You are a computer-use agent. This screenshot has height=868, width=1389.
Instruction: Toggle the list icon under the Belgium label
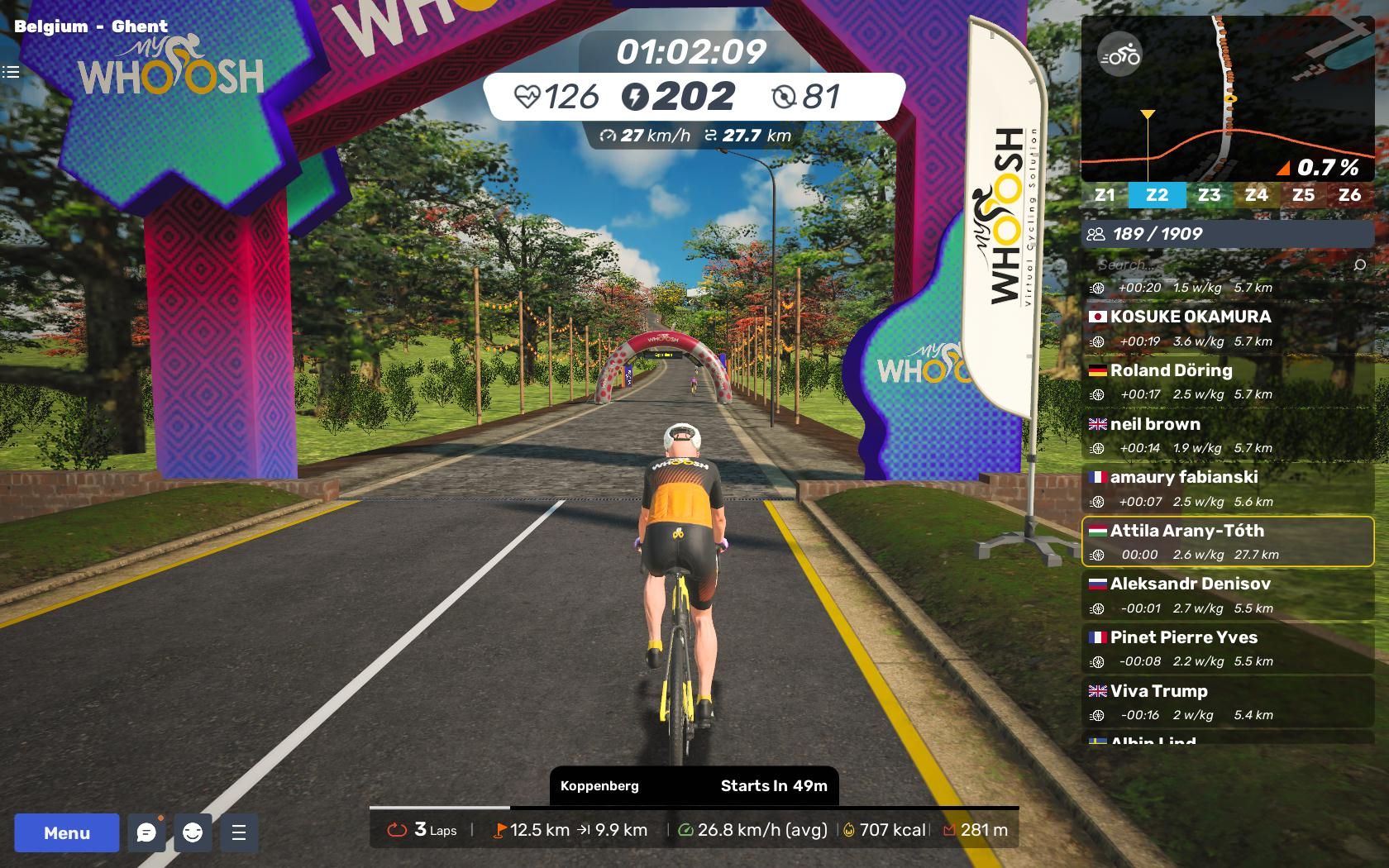(11, 72)
